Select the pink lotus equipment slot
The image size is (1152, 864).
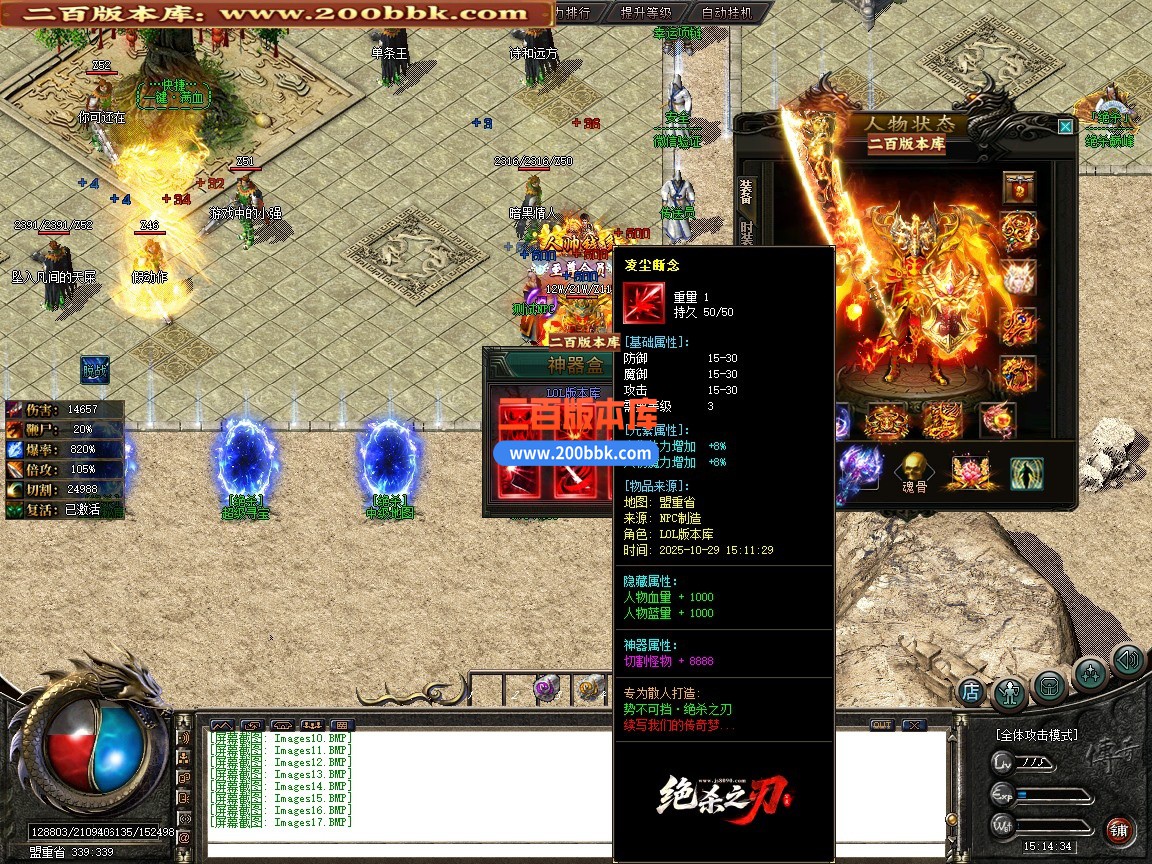(x=968, y=469)
